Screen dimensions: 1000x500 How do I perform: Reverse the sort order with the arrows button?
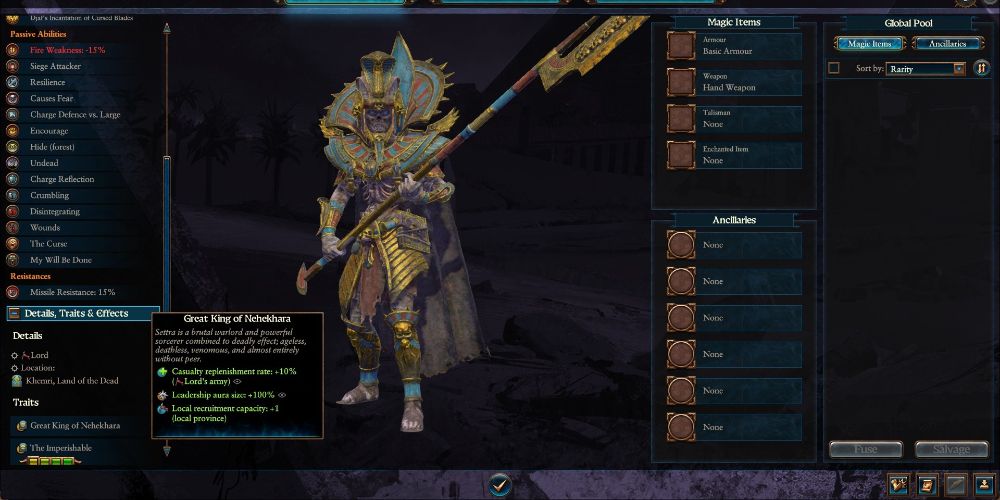point(982,68)
